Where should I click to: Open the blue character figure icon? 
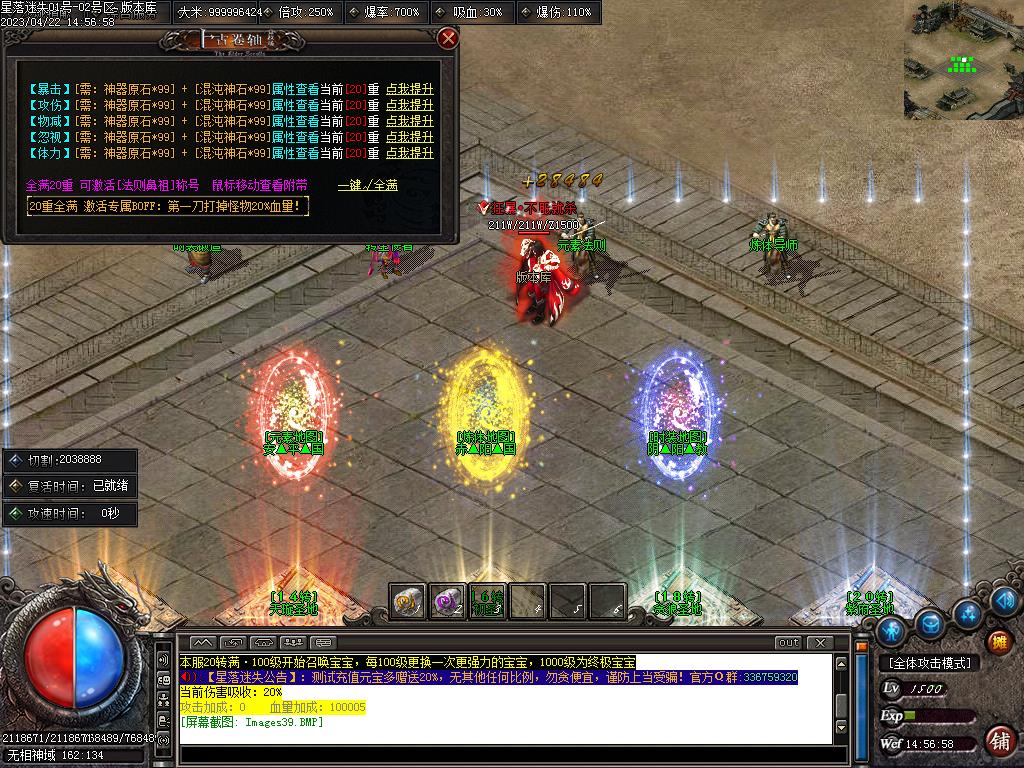[891, 632]
